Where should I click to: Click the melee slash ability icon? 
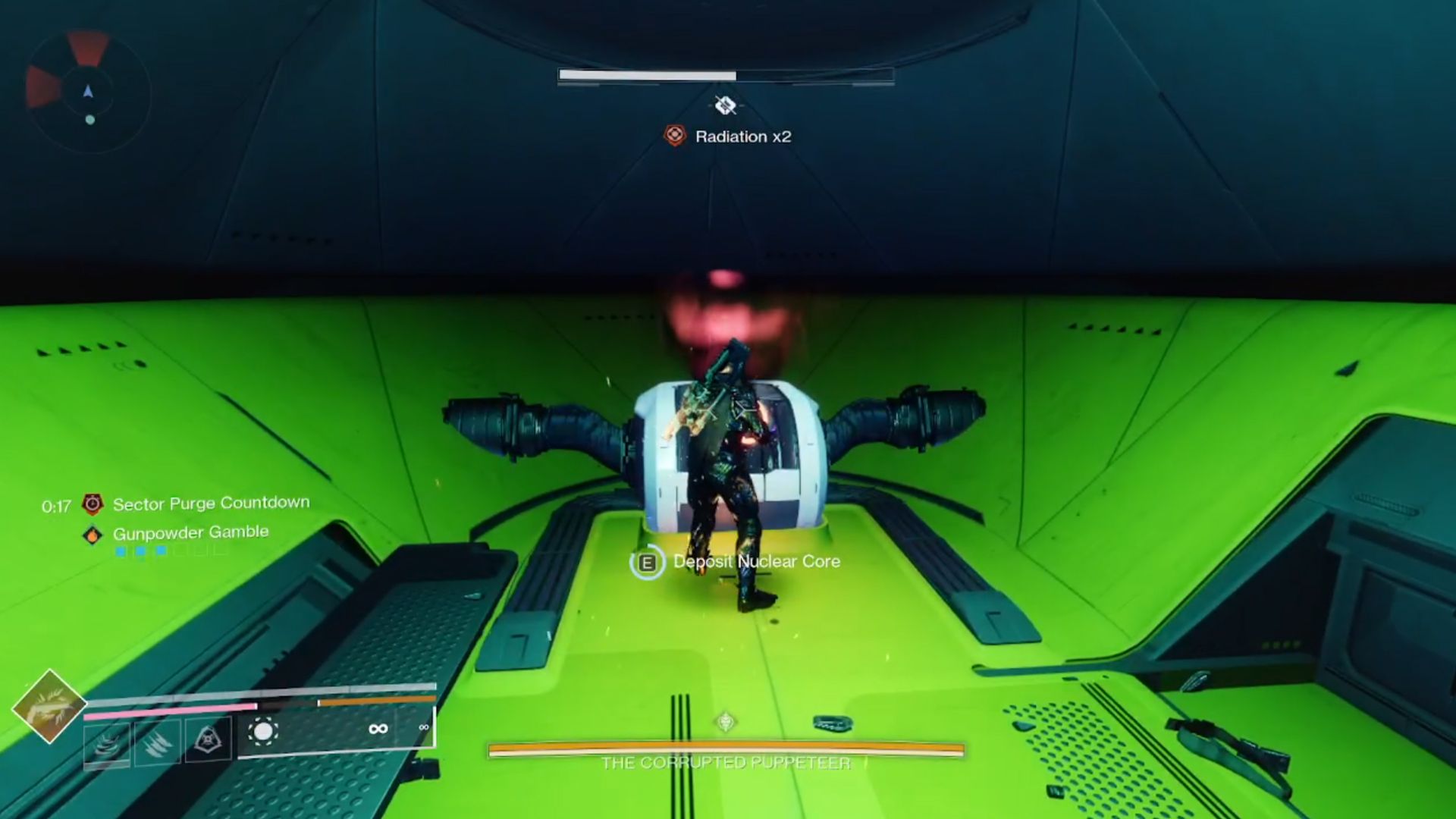(x=156, y=744)
